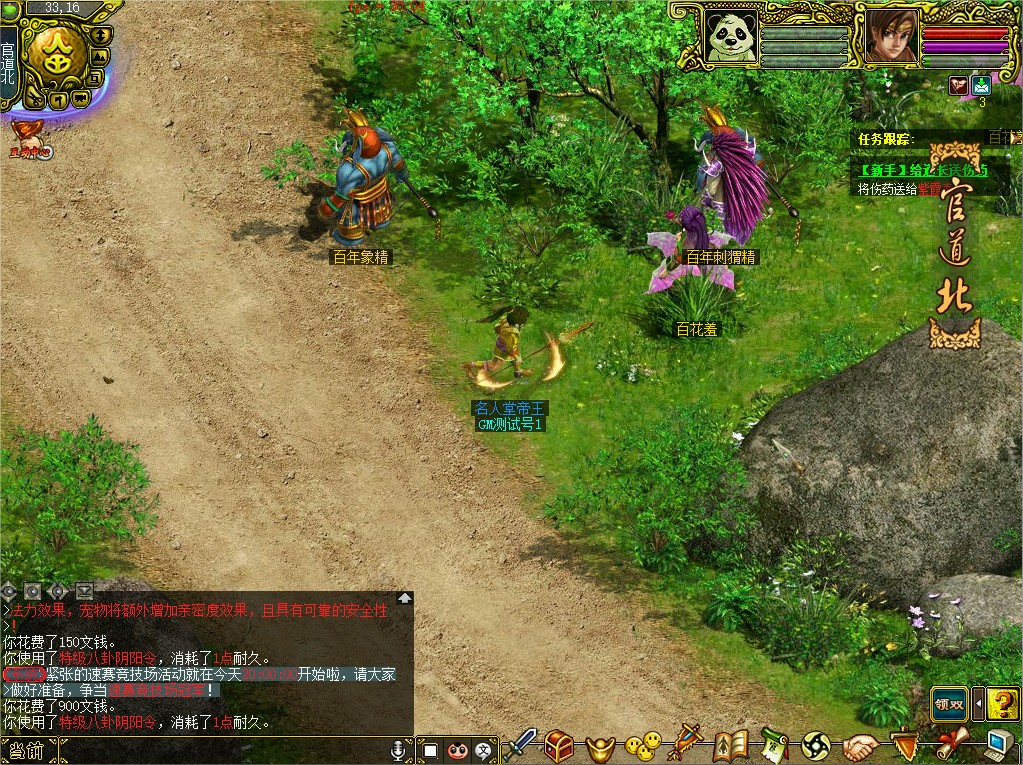1023x765 pixels.
Task: Open the chat emoticon face button
Action: tap(457, 749)
